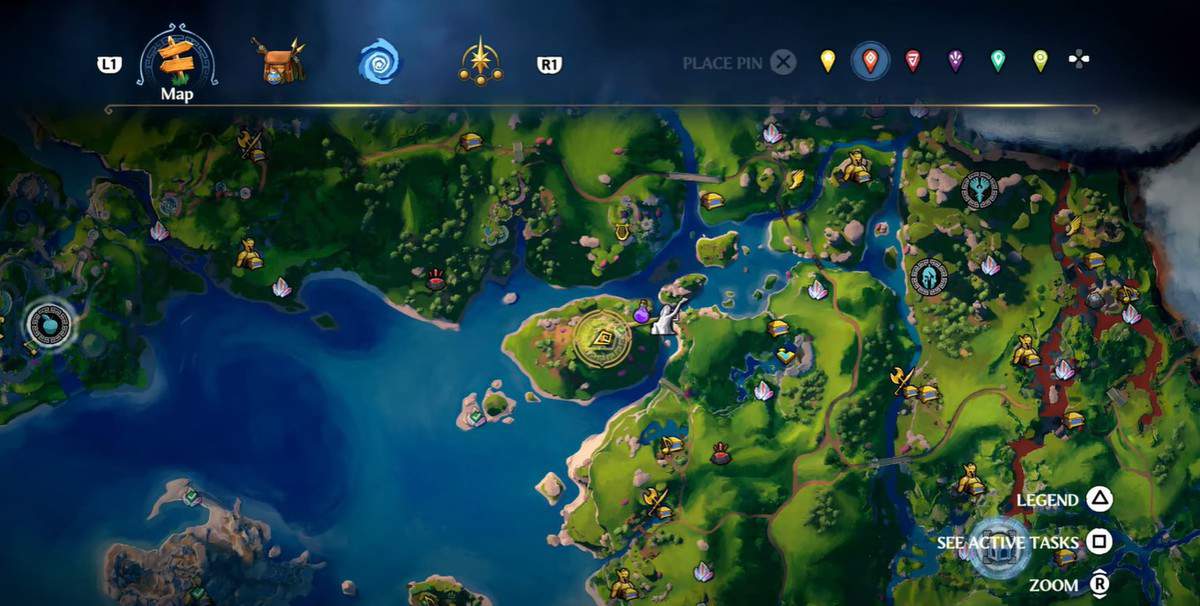Click the blue apple map marker

49,324
